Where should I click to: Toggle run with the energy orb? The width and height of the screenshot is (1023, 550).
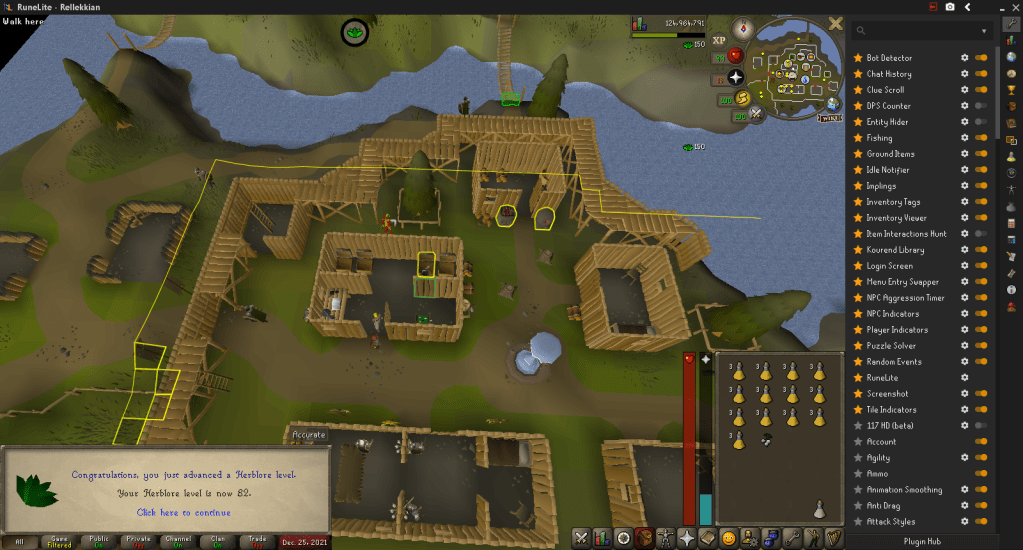(x=744, y=98)
